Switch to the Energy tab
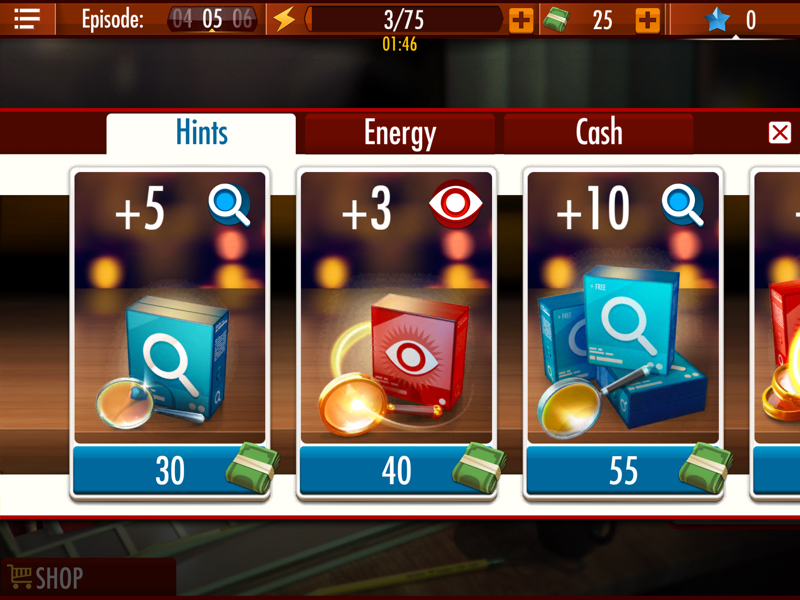 point(399,133)
